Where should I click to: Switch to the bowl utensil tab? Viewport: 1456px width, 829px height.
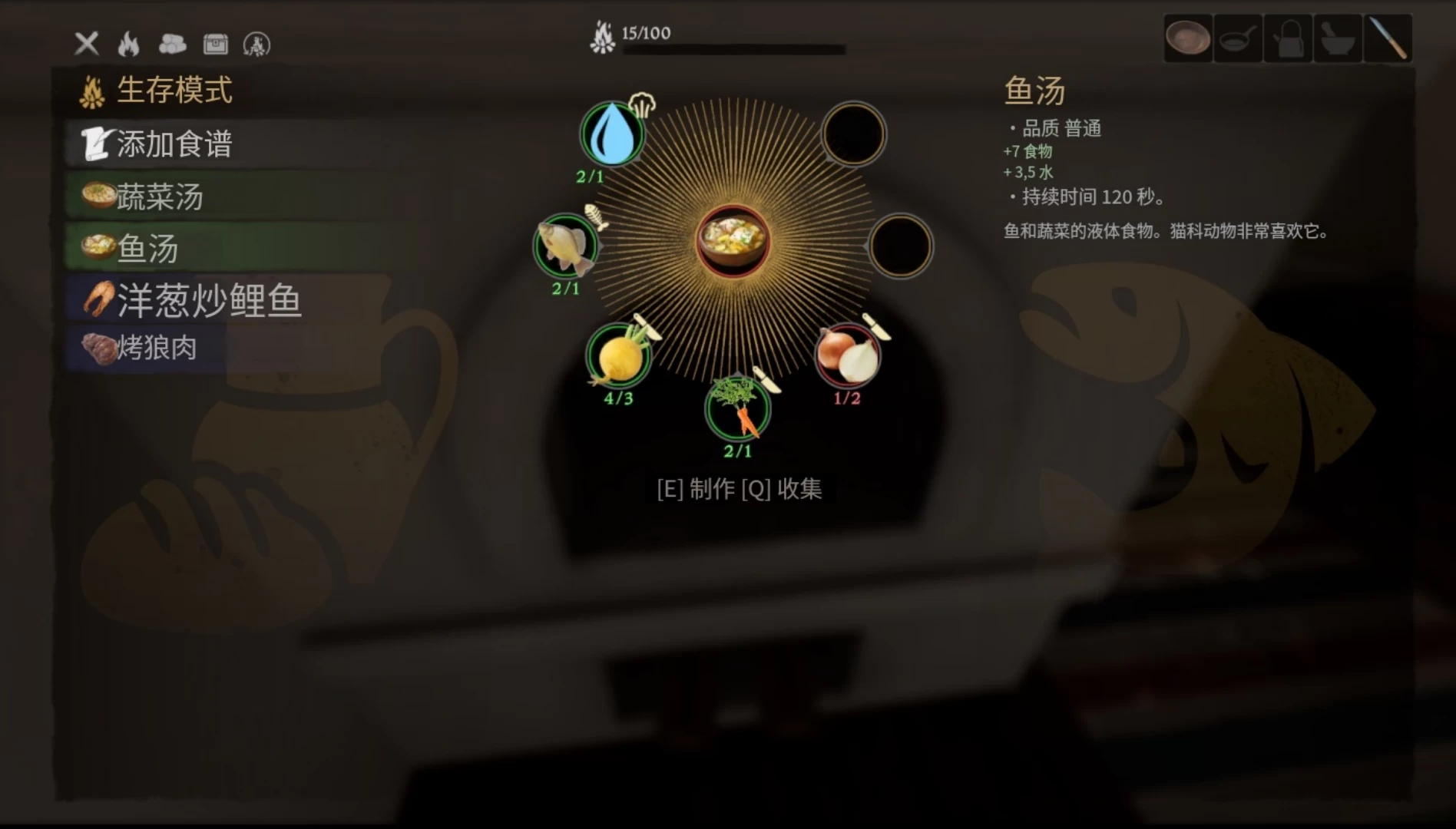1188,38
